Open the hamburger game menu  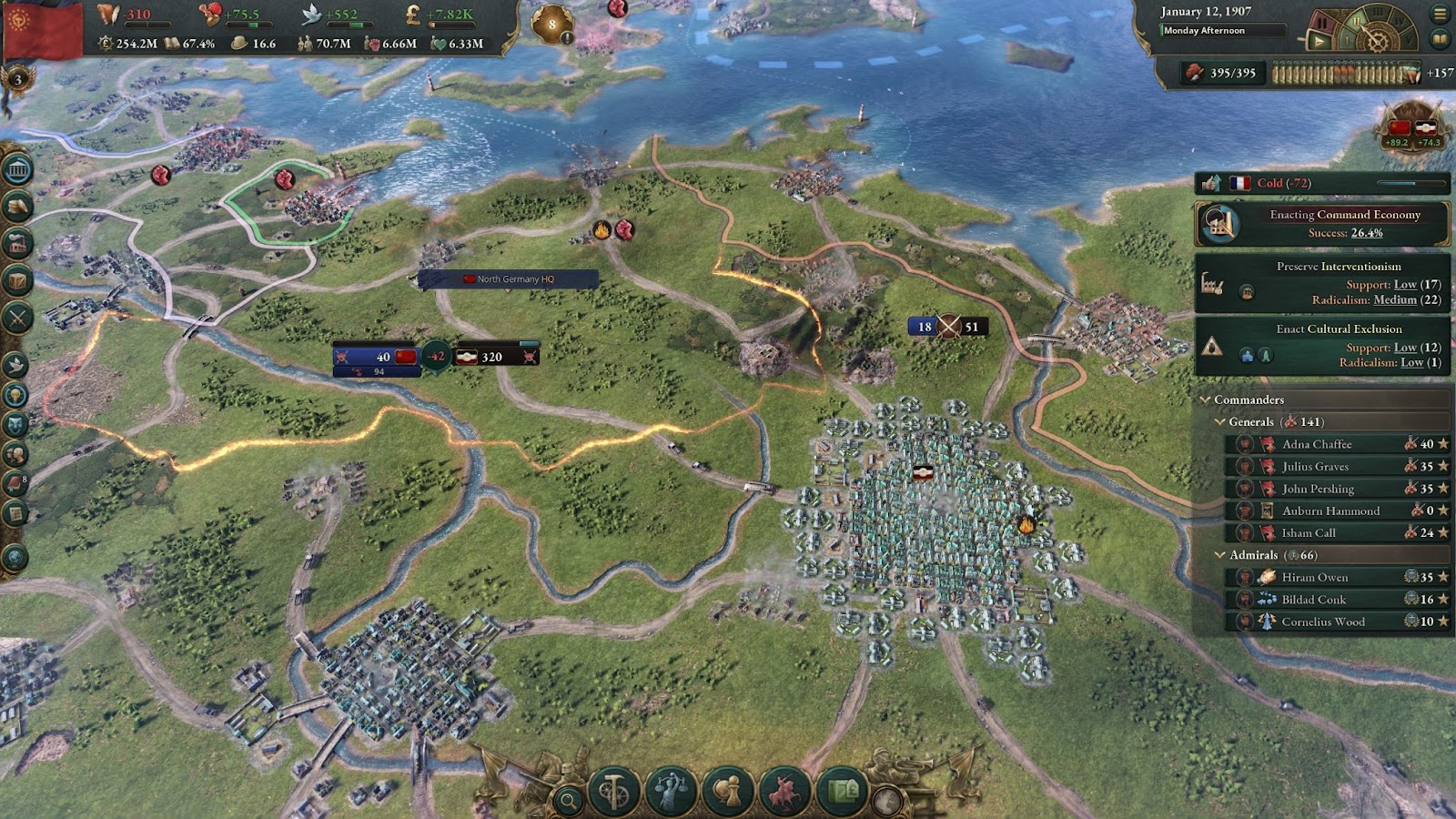pyautogui.click(x=1440, y=14)
